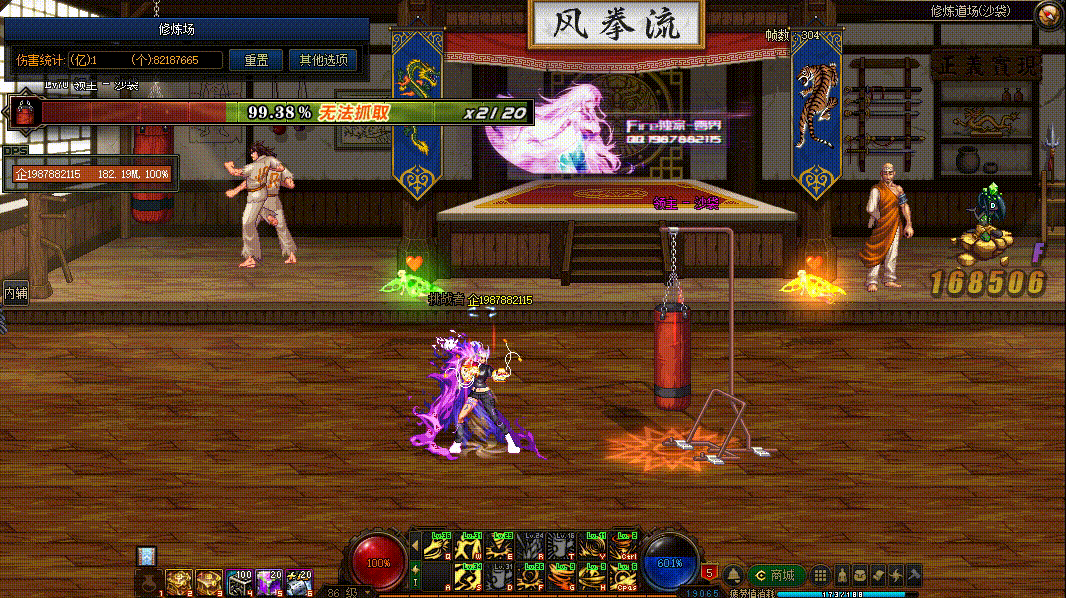Select the 内辅 side tab
1066x598 pixels.
[15, 293]
